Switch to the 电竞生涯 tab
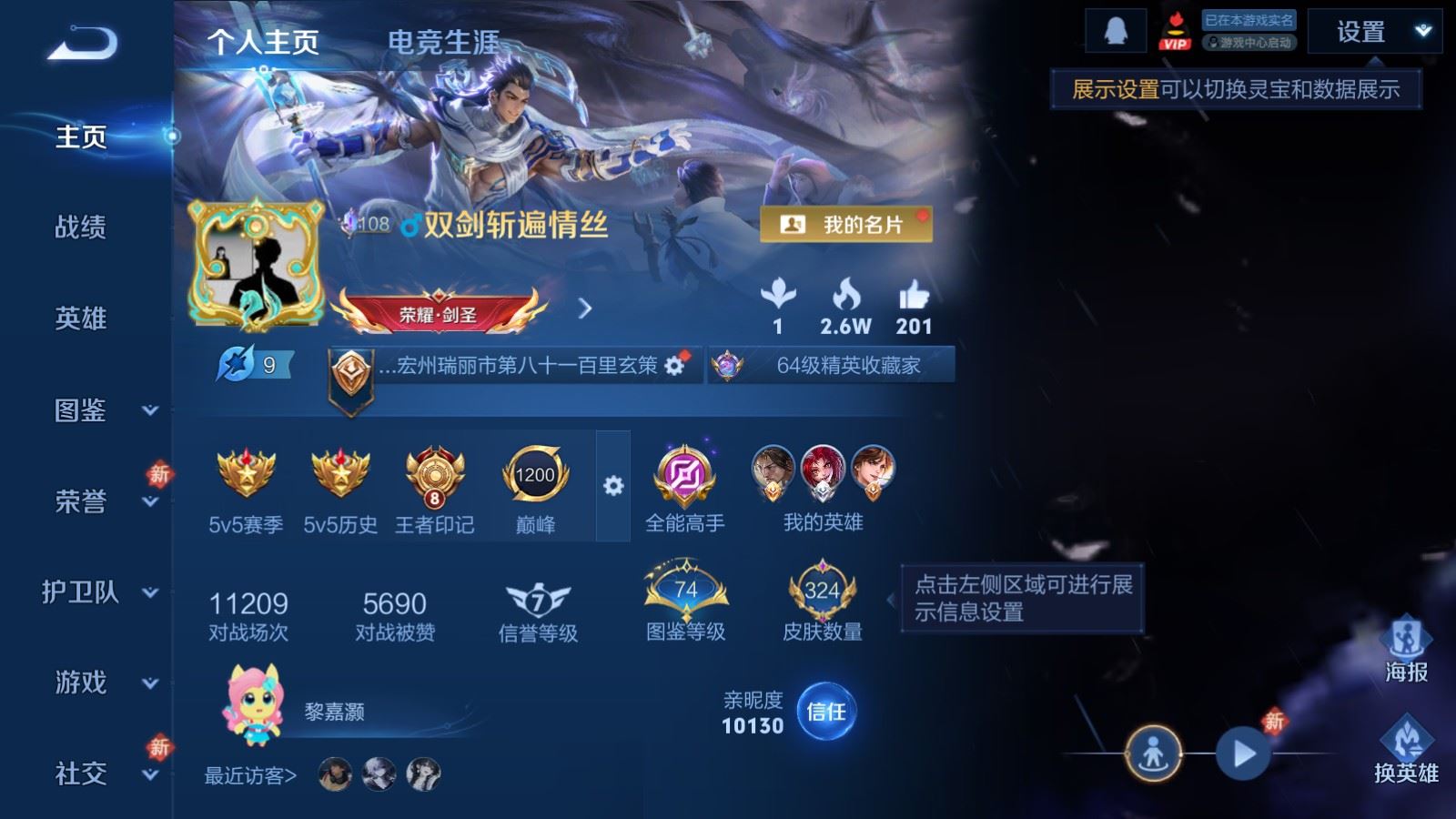1456x819 pixels. (443, 40)
